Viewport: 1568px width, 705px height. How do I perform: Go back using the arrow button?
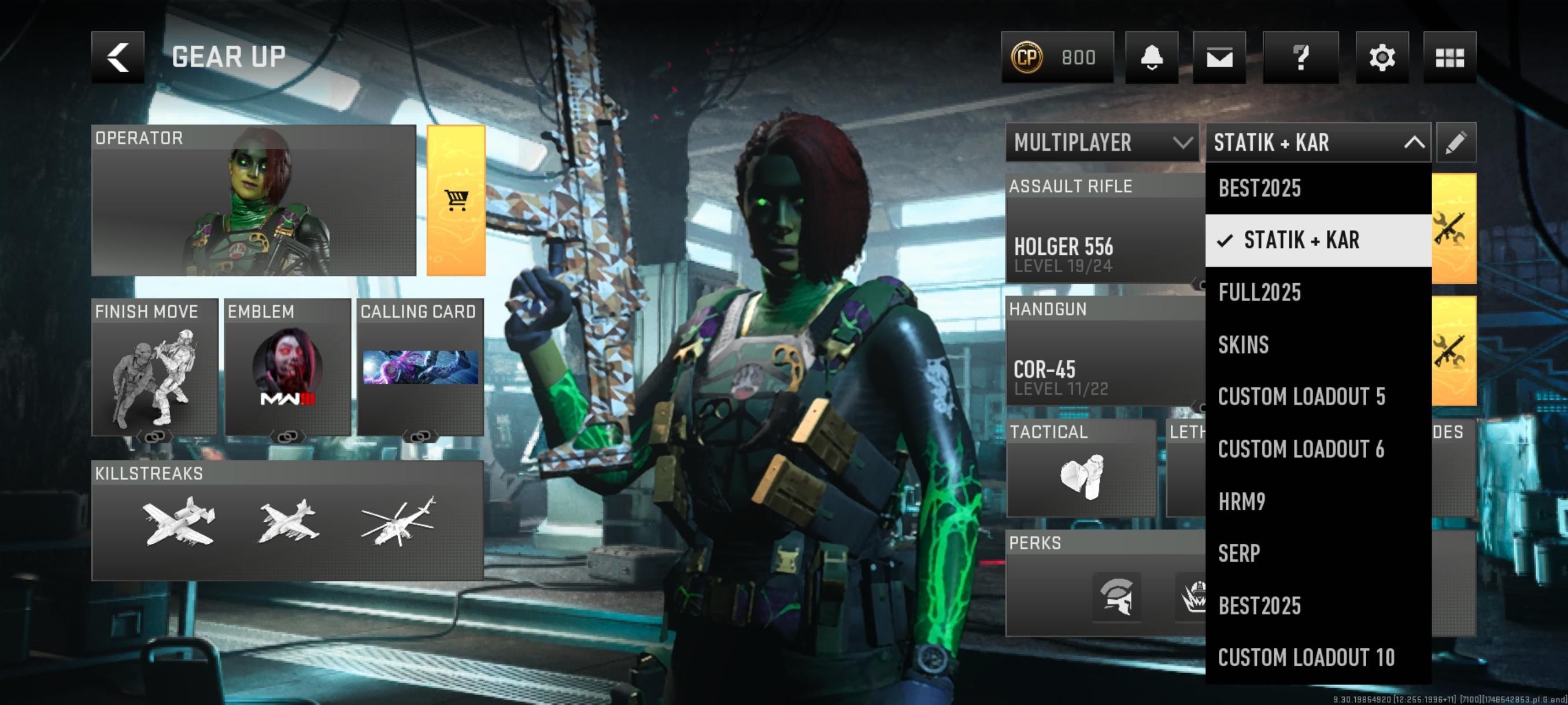(x=117, y=57)
